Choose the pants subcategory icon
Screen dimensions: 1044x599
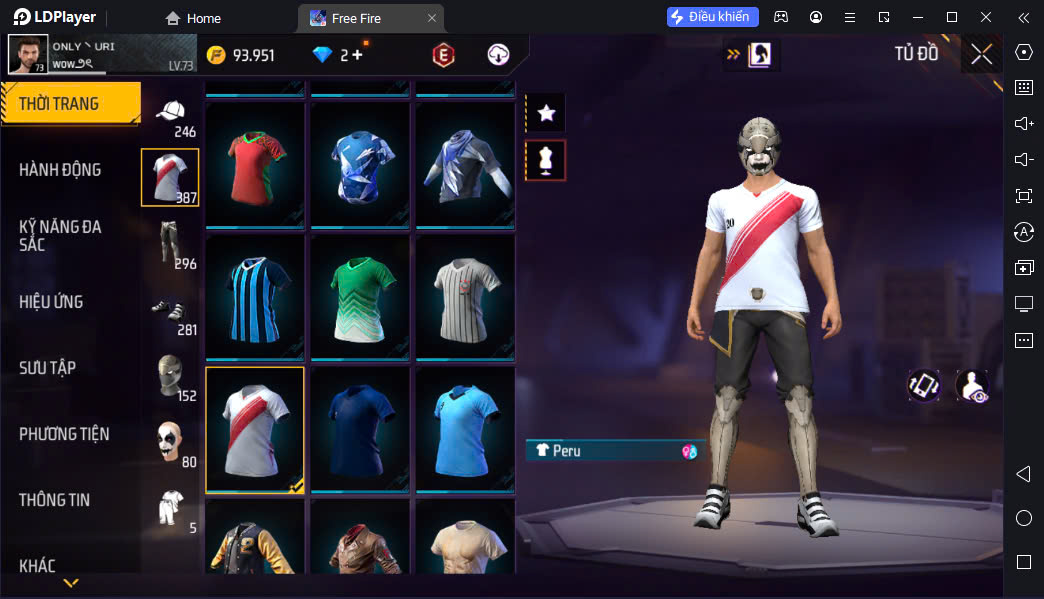pyautogui.click(x=170, y=244)
